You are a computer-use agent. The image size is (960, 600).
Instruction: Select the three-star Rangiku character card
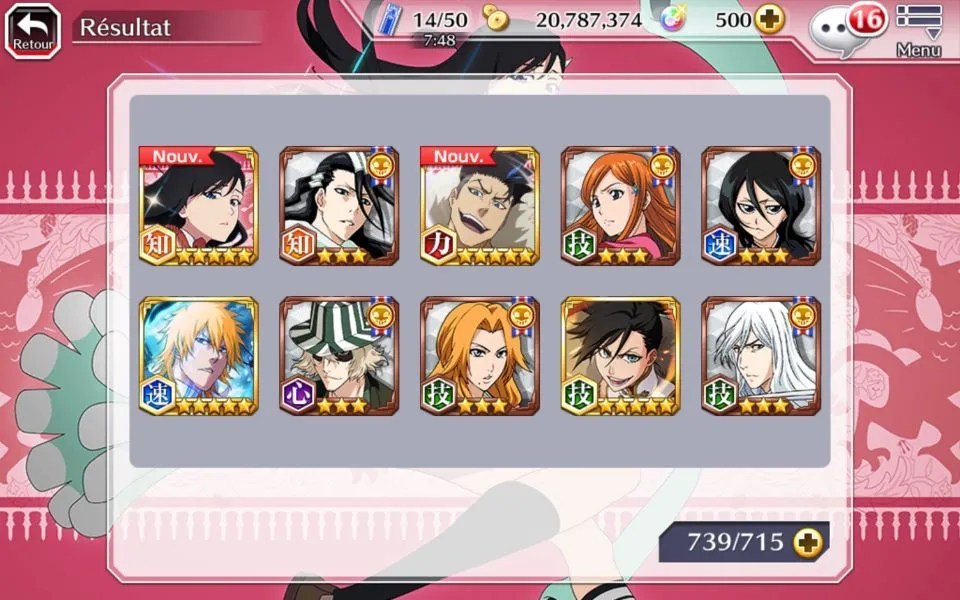pos(480,355)
